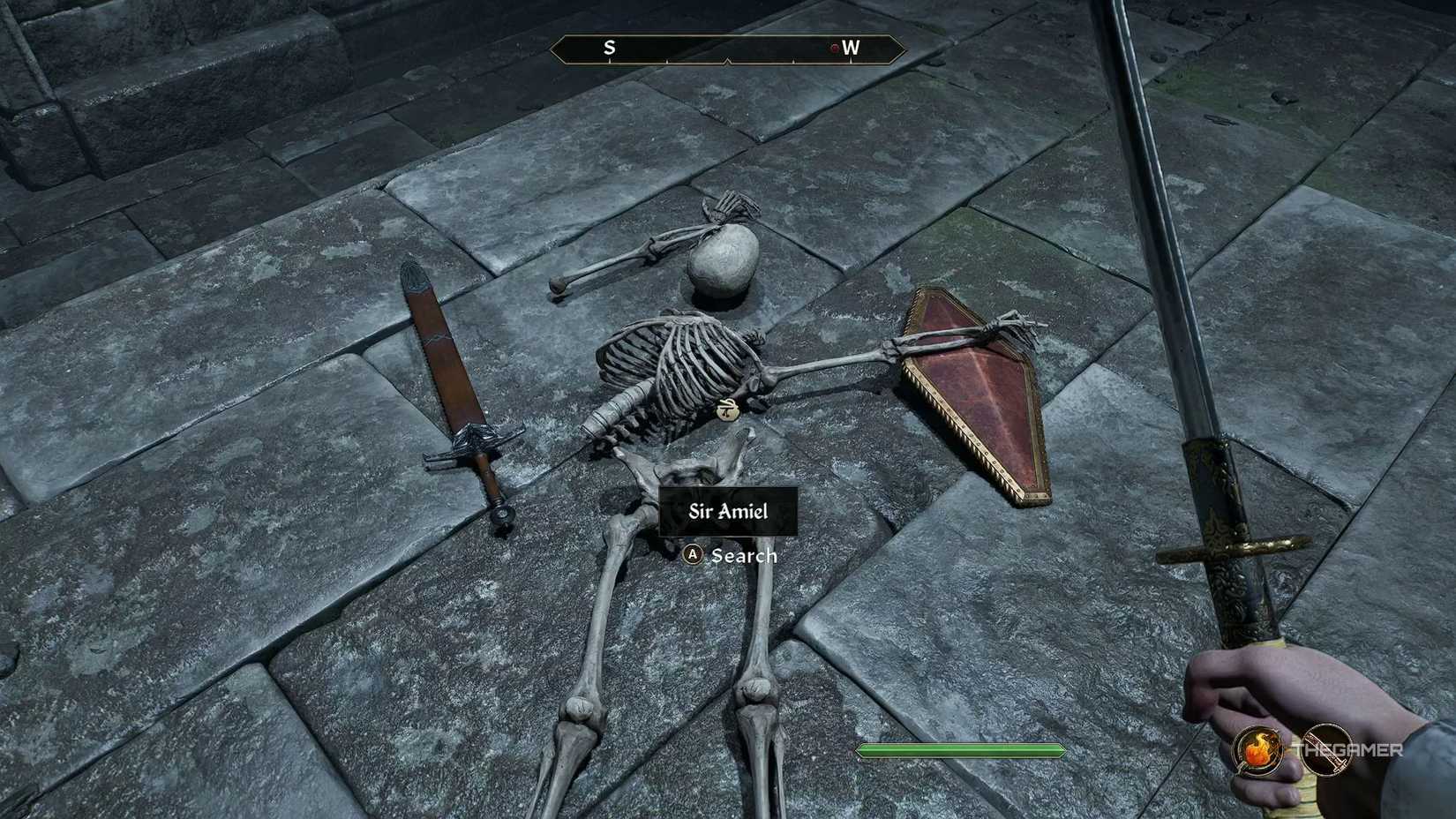Click the Sir Amiel nameplate
The width and height of the screenshot is (1456, 819).
click(x=727, y=510)
